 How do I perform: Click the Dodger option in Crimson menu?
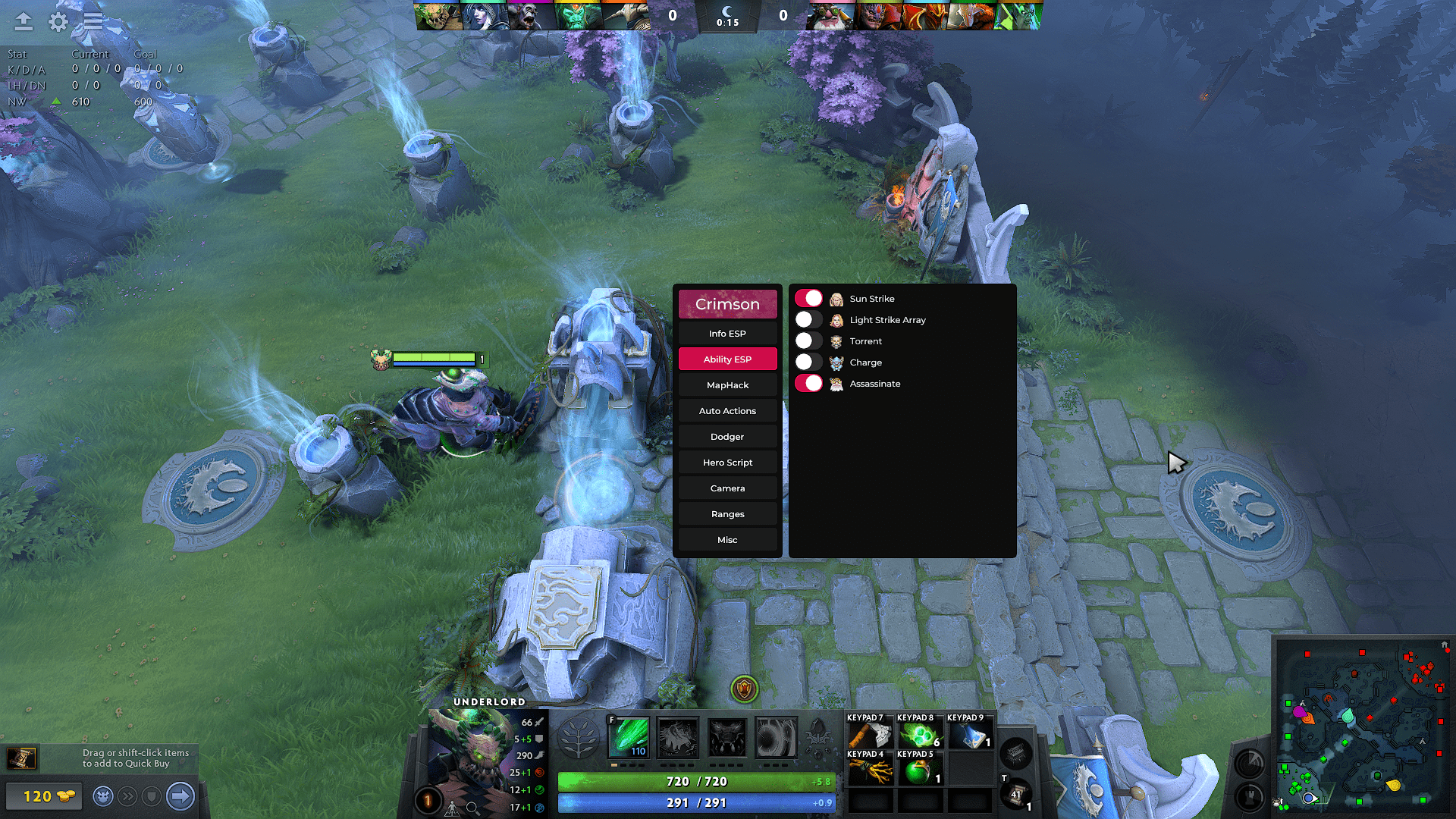727,436
